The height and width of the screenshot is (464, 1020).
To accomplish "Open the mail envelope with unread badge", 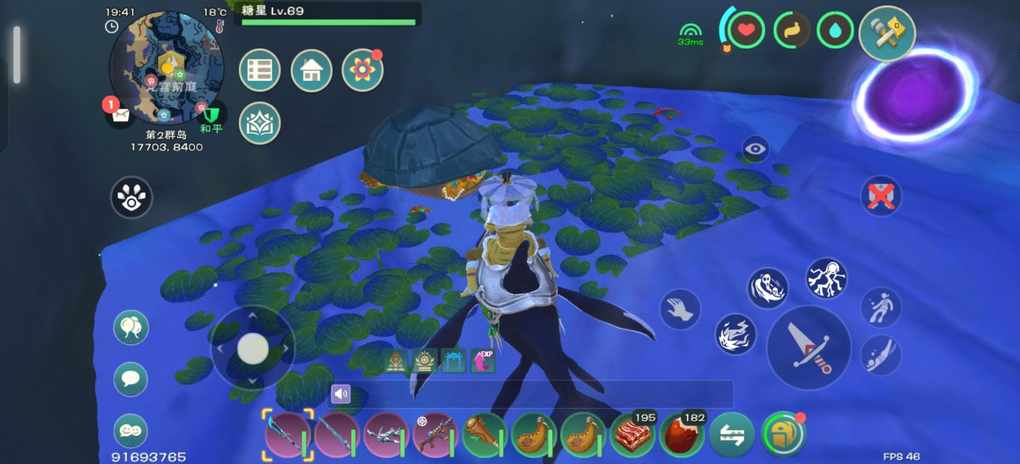I will tap(121, 116).
